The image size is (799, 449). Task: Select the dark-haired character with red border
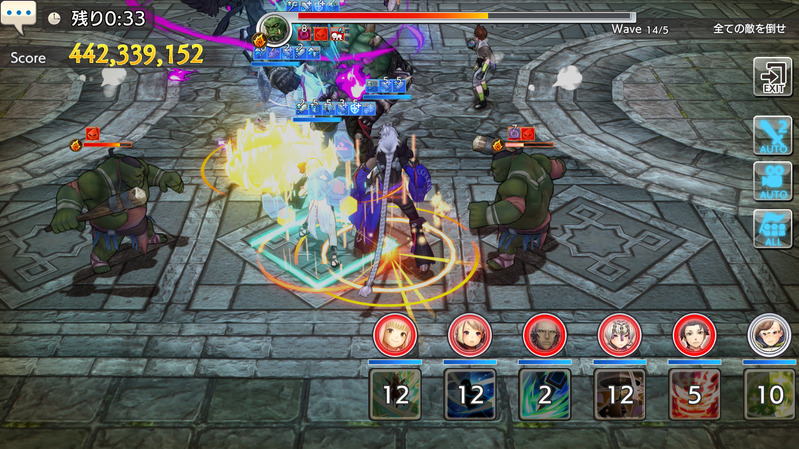click(x=691, y=334)
